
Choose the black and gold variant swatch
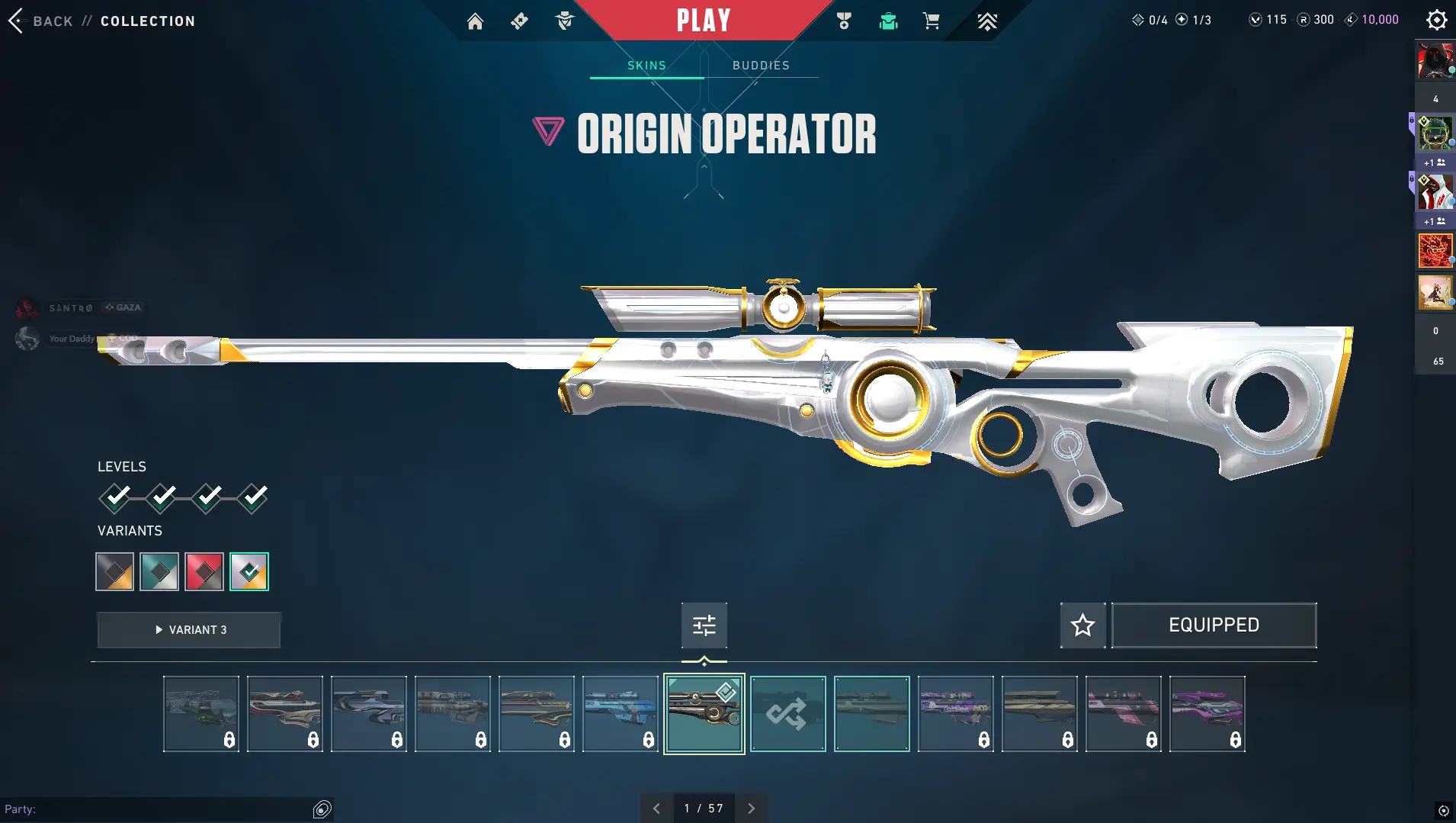coord(114,571)
